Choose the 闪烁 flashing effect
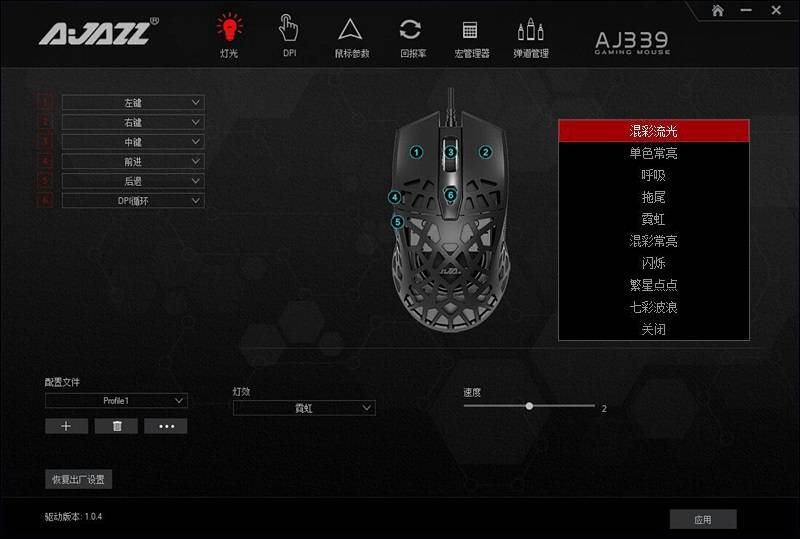The height and width of the screenshot is (539, 800). [653, 263]
